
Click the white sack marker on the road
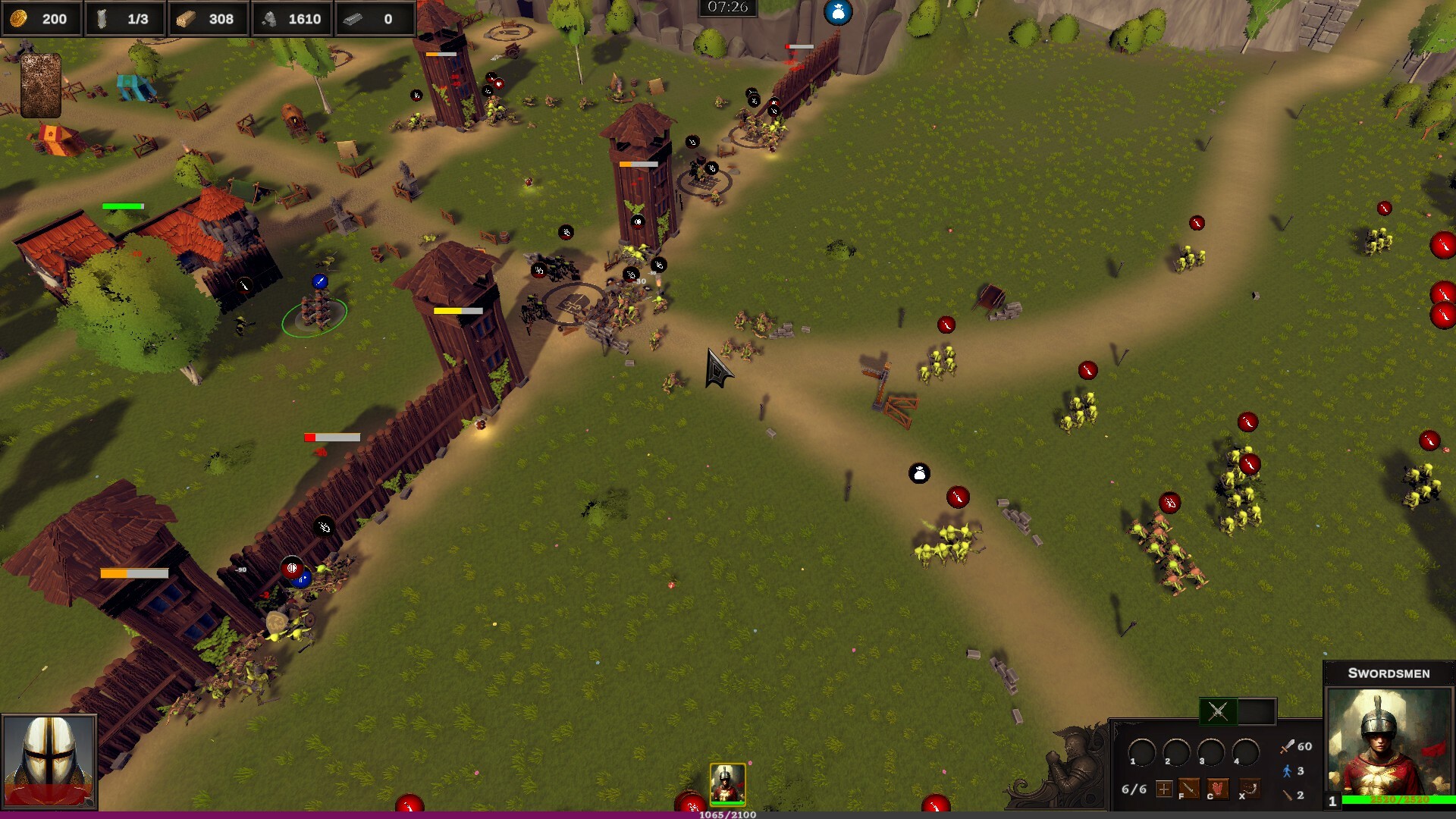click(x=919, y=474)
